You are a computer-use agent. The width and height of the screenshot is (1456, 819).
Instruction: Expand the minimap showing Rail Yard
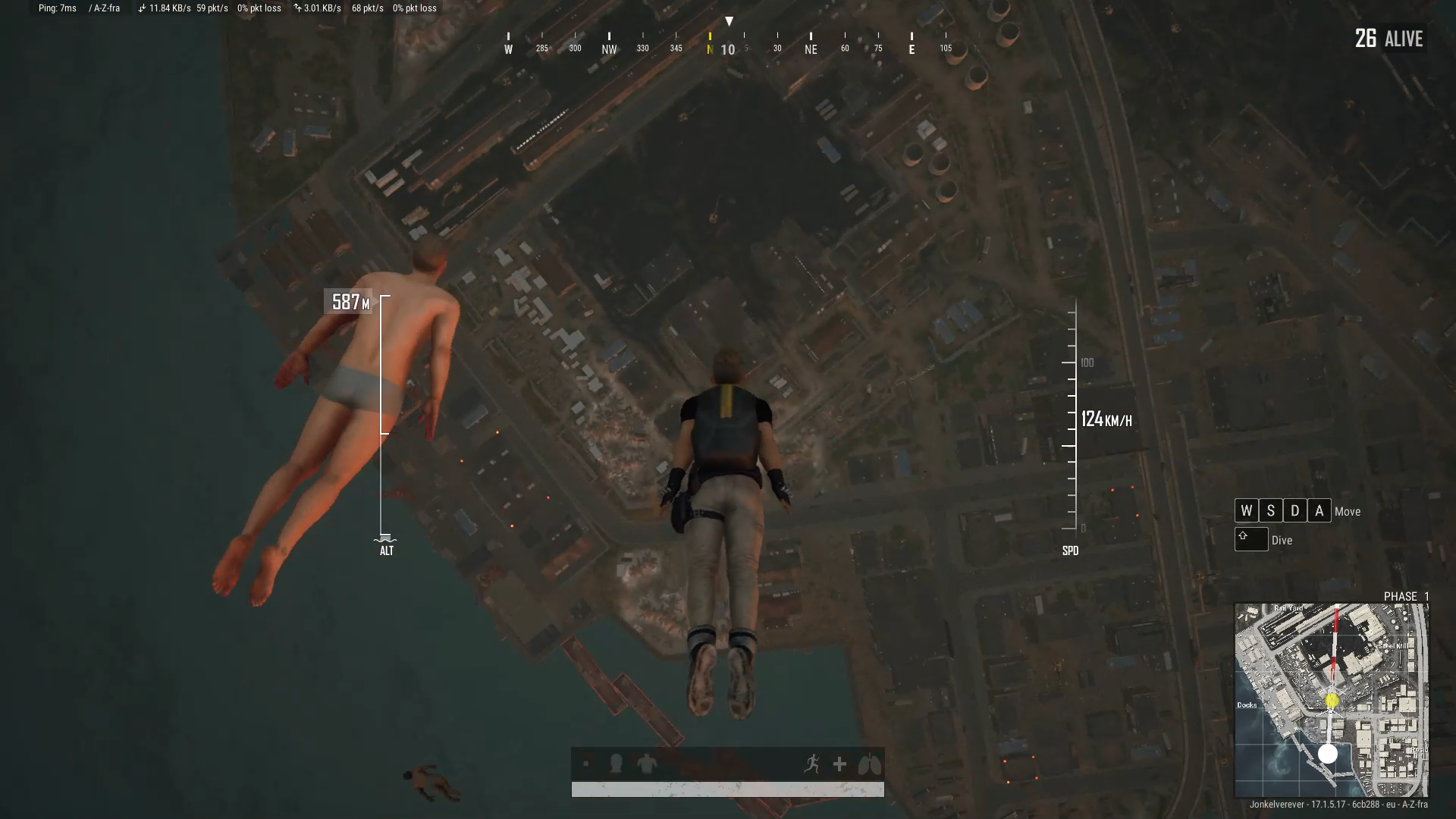tap(1331, 698)
